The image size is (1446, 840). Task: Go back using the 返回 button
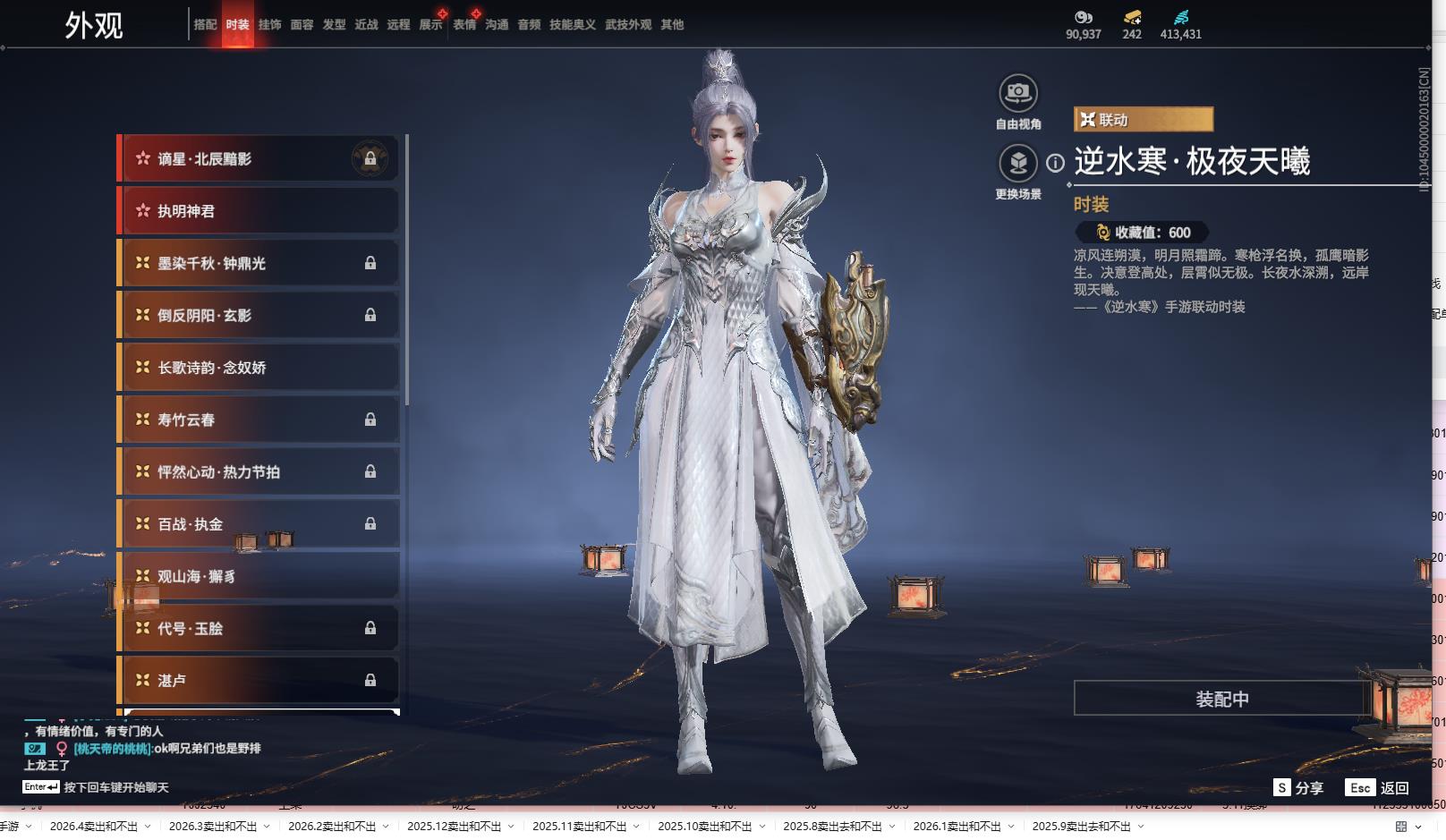point(1378,788)
